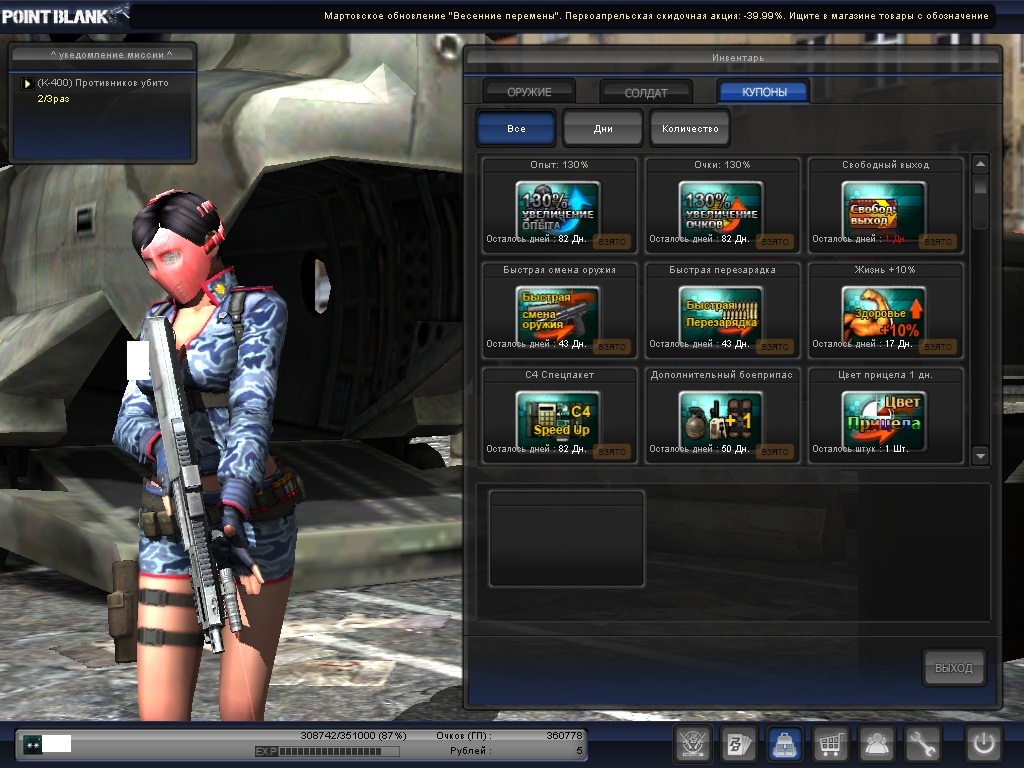1024x768 pixels.
Task: Open settings with the wrench icon
Action: pyautogui.click(x=923, y=744)
